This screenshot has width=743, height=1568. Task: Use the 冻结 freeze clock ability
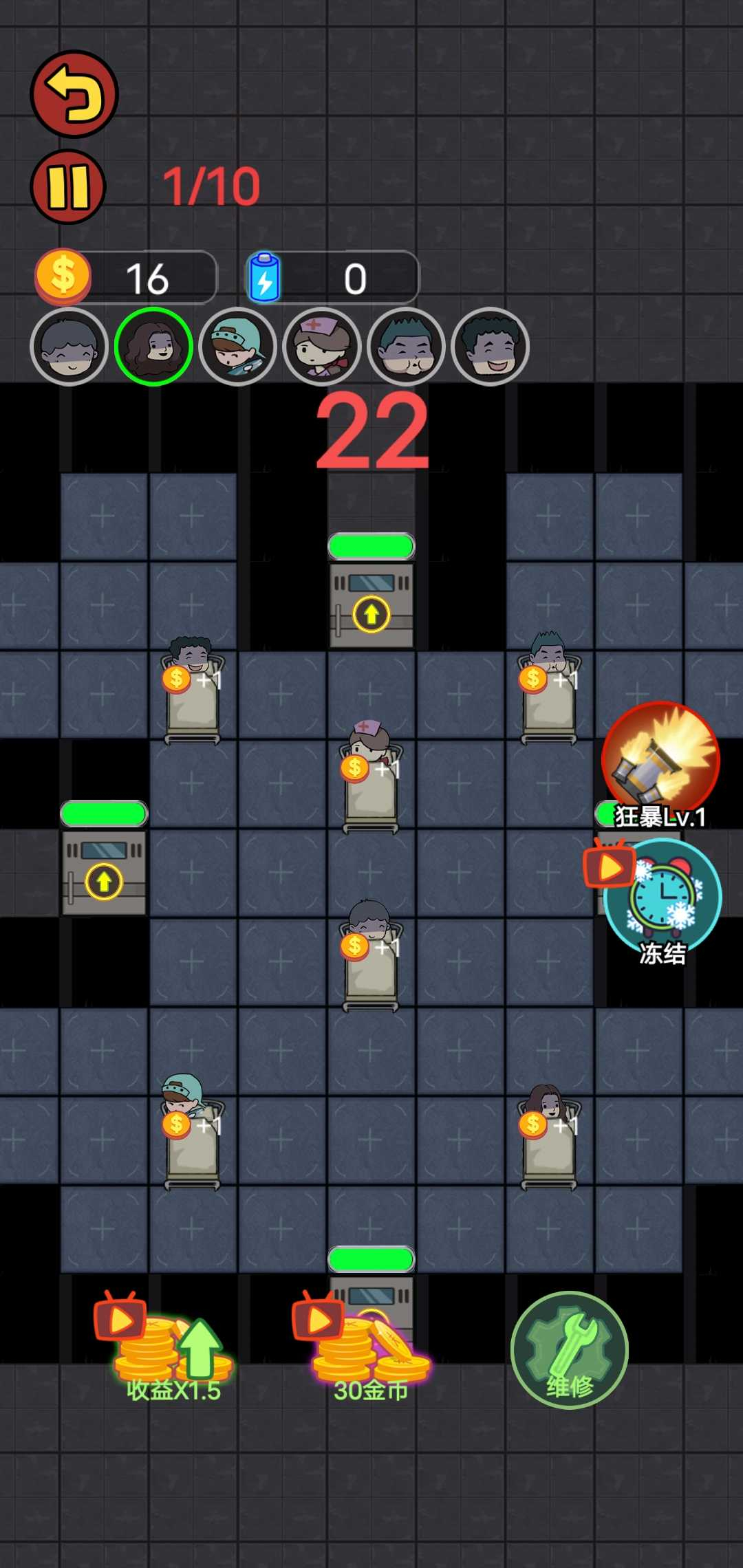(x=663, y=897)
